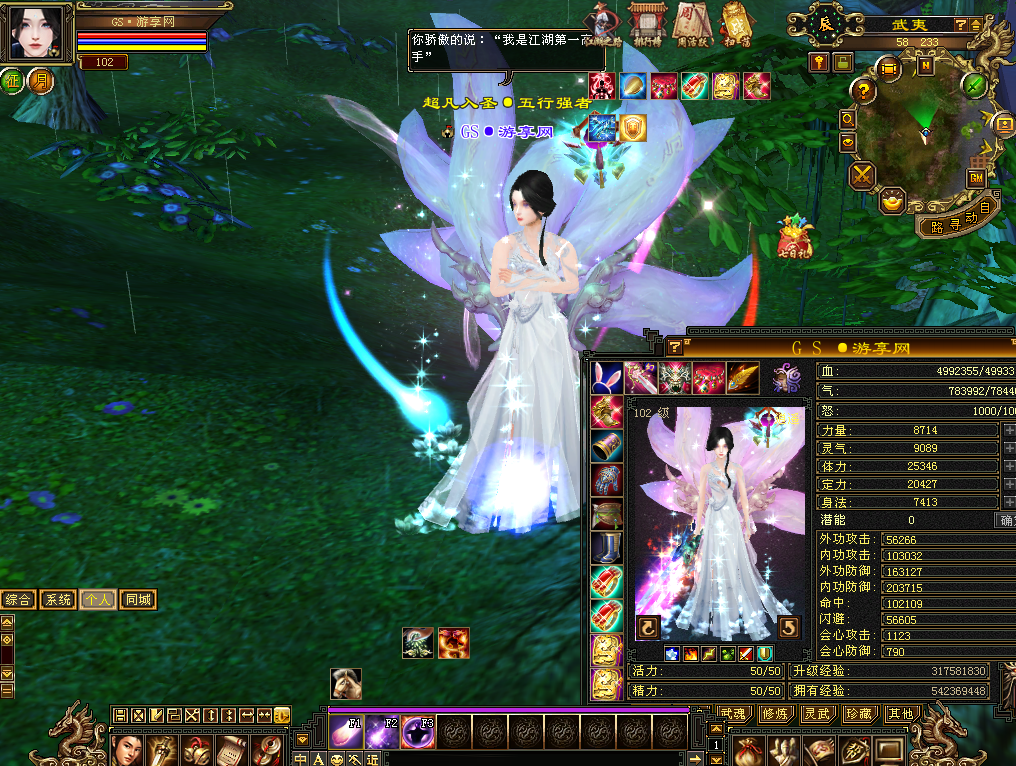Select the bunny ears equipment slot
This screenshot has height=766, width=1016.
pos(606,377)
